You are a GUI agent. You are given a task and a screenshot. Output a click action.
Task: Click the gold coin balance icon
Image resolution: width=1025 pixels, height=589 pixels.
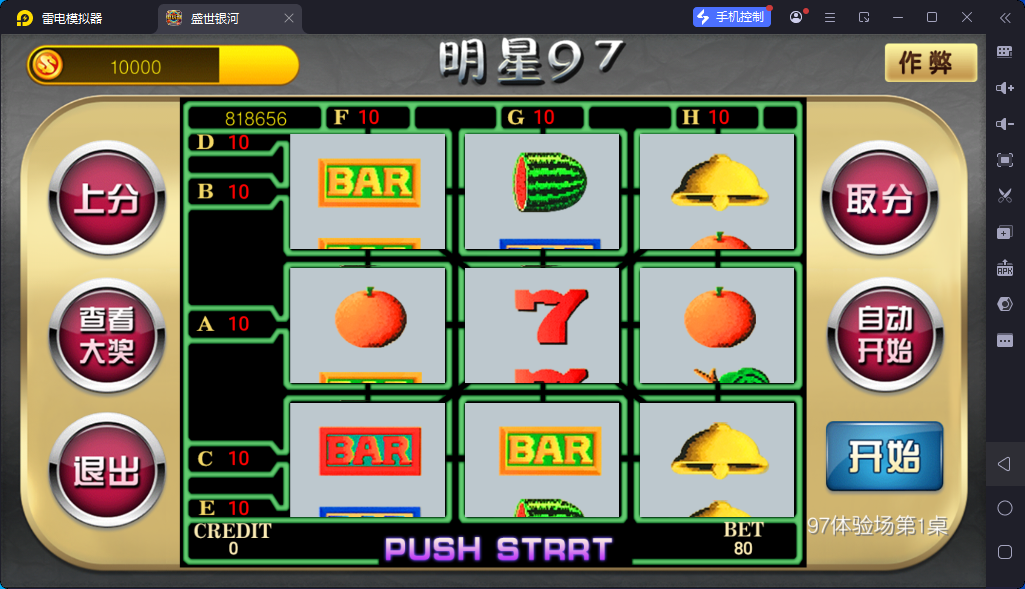click(46, 66)
